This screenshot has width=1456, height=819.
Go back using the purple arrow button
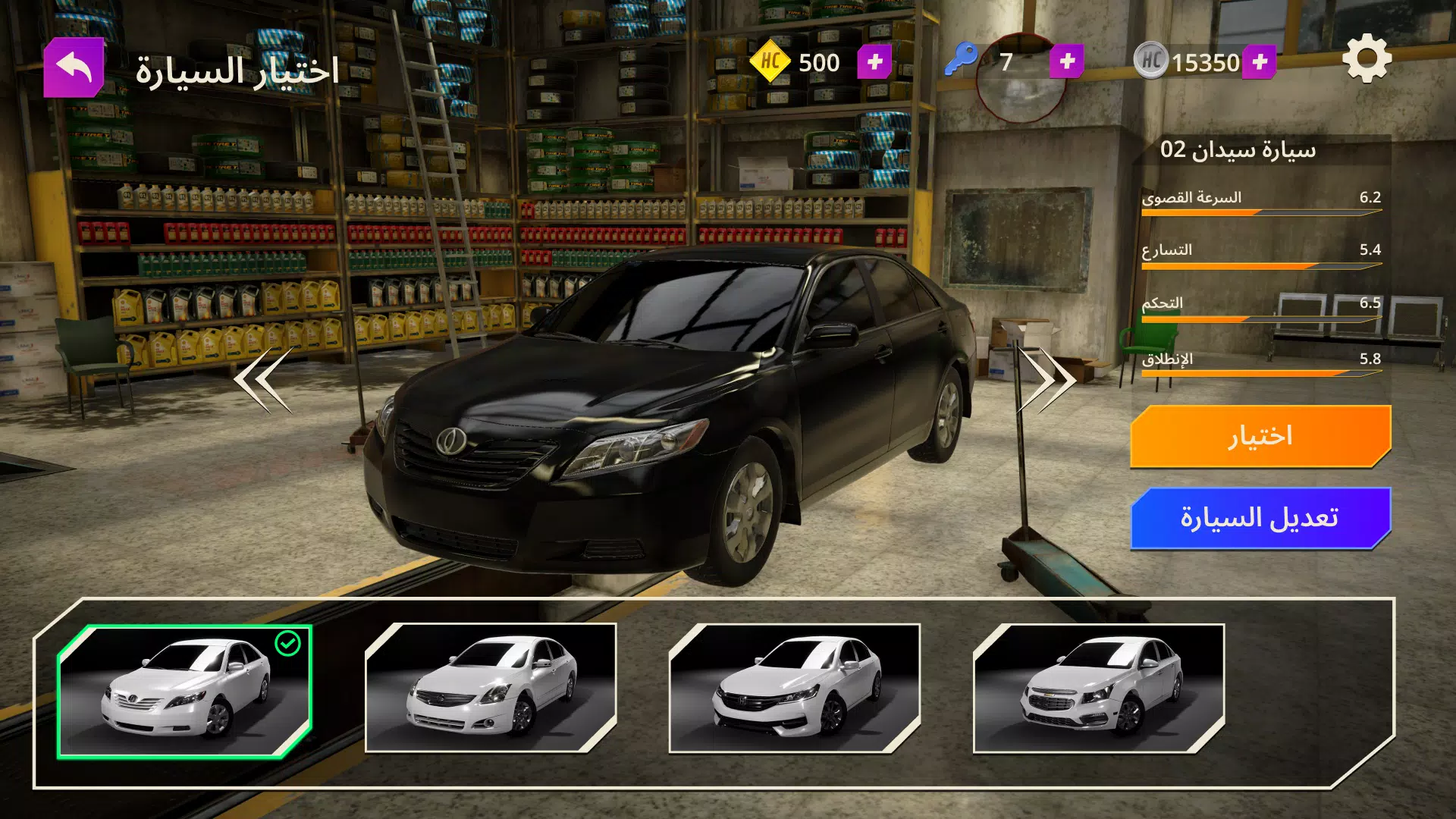point(74,67)
